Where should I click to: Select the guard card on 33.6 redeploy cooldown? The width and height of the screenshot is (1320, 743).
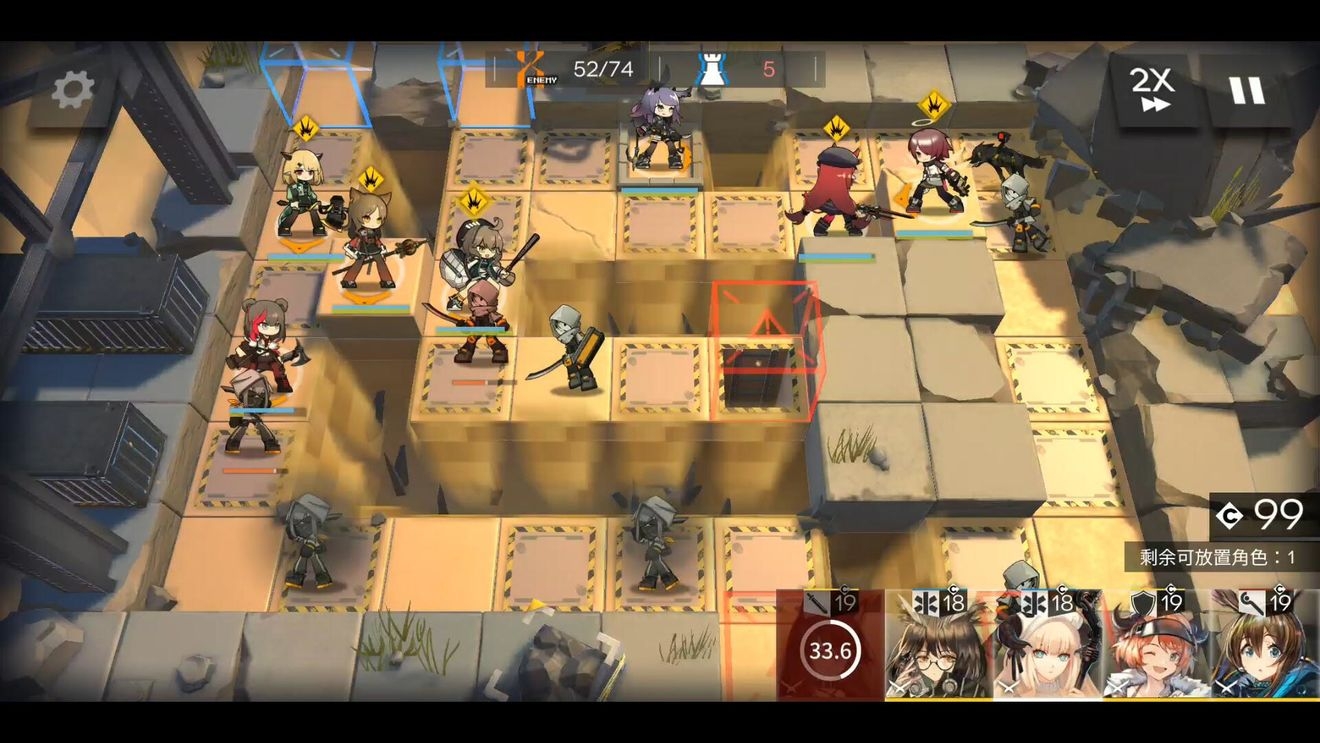point(830,646)
